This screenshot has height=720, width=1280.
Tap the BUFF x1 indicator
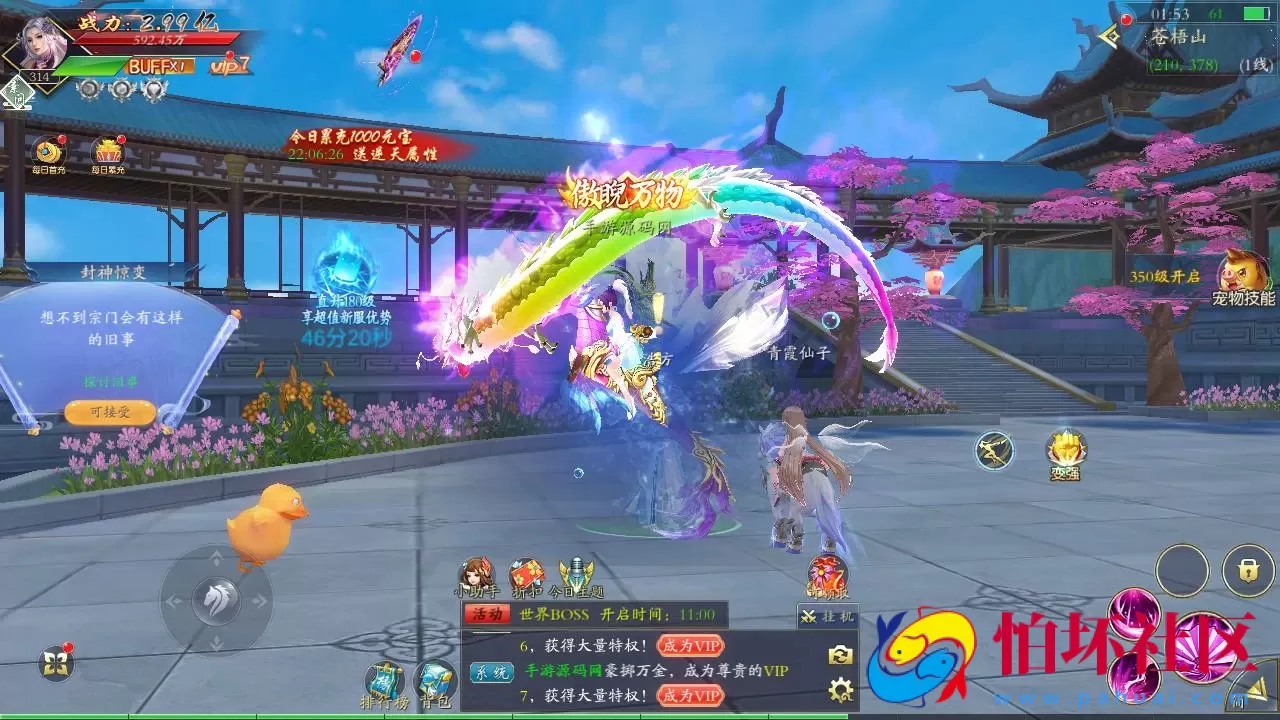click(x=157, y=66)
